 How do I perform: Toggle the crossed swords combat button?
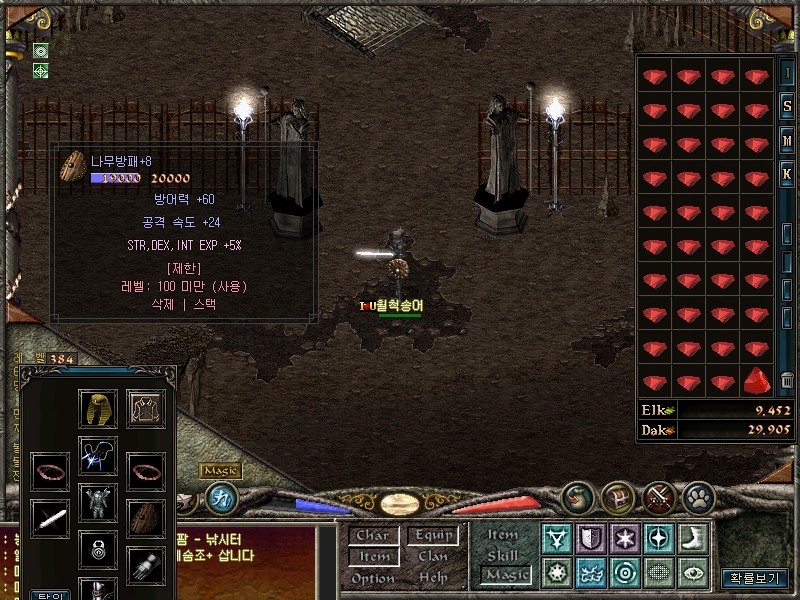click(660, 497)
